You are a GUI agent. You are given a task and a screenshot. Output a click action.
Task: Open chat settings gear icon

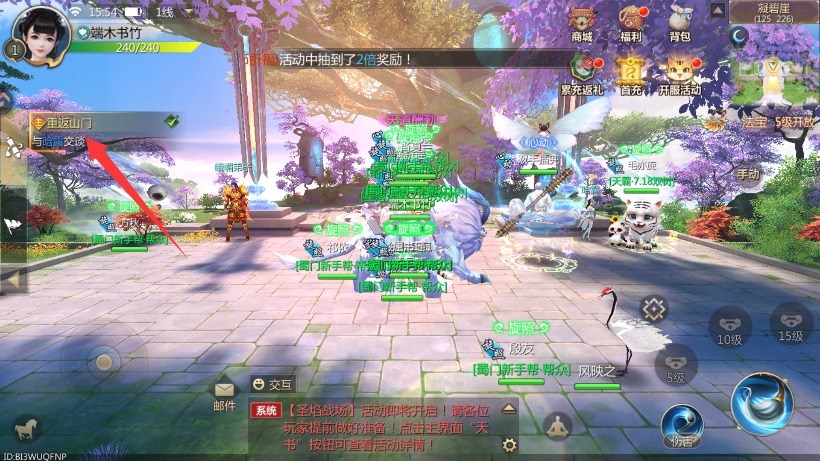[x=510, y=445]
